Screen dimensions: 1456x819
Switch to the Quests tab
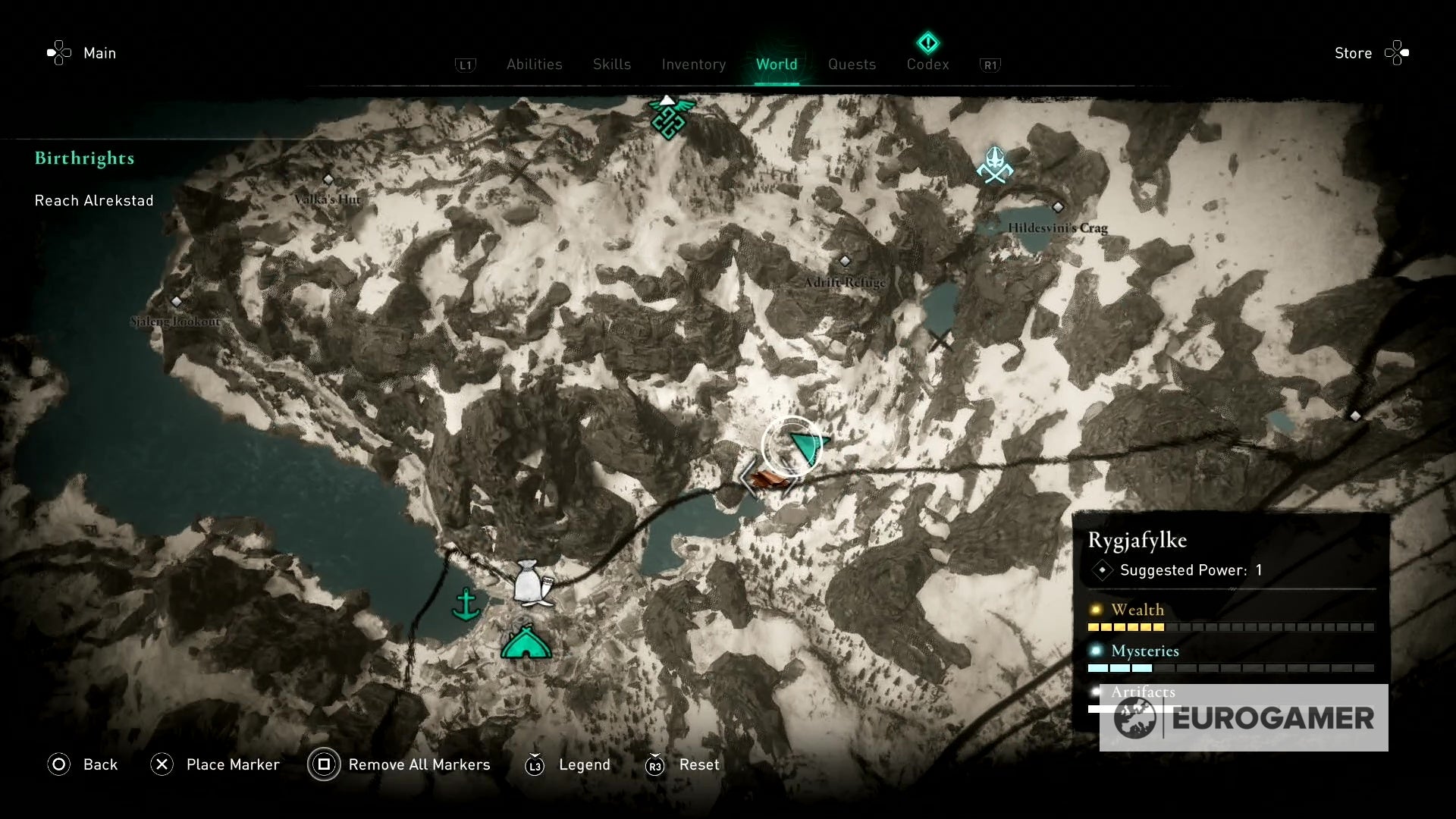point(852,64)
